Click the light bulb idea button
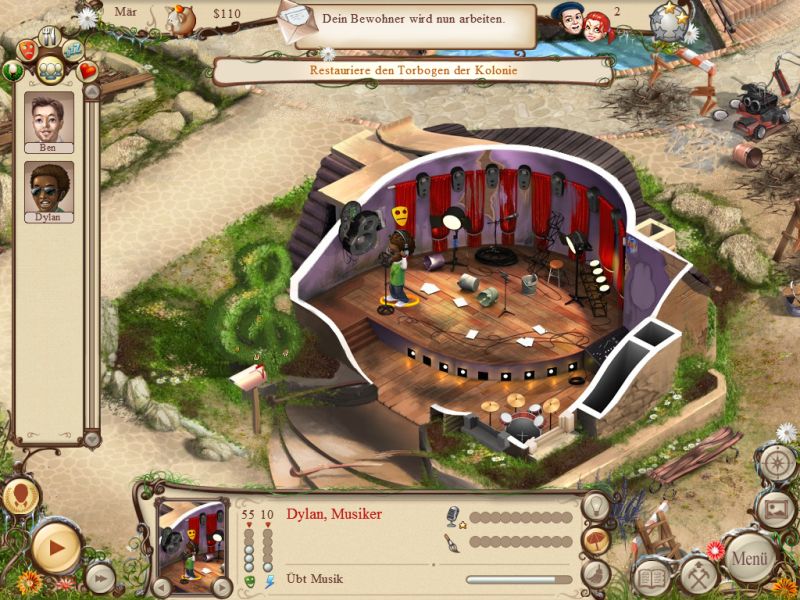The width and height of the screenshot is (800, 600). pos(597,506)
